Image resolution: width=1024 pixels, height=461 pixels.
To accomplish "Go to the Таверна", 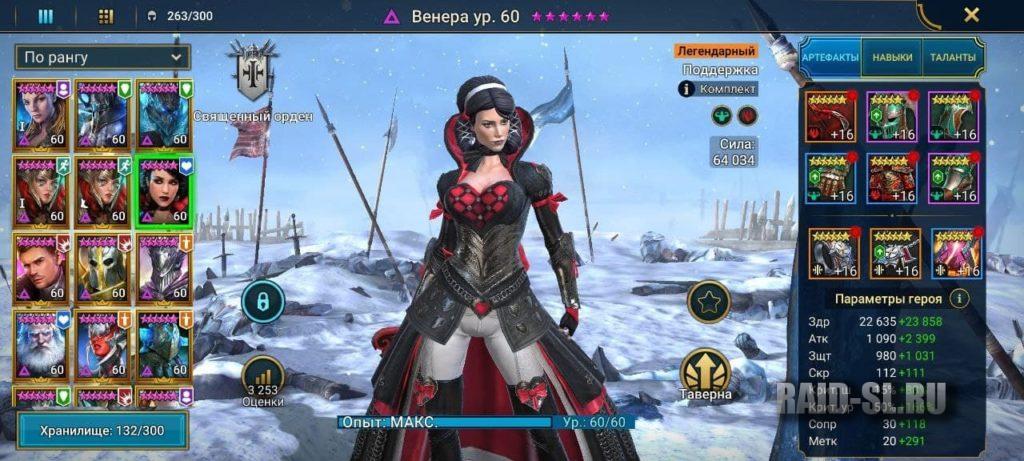I will coord(706,375).
